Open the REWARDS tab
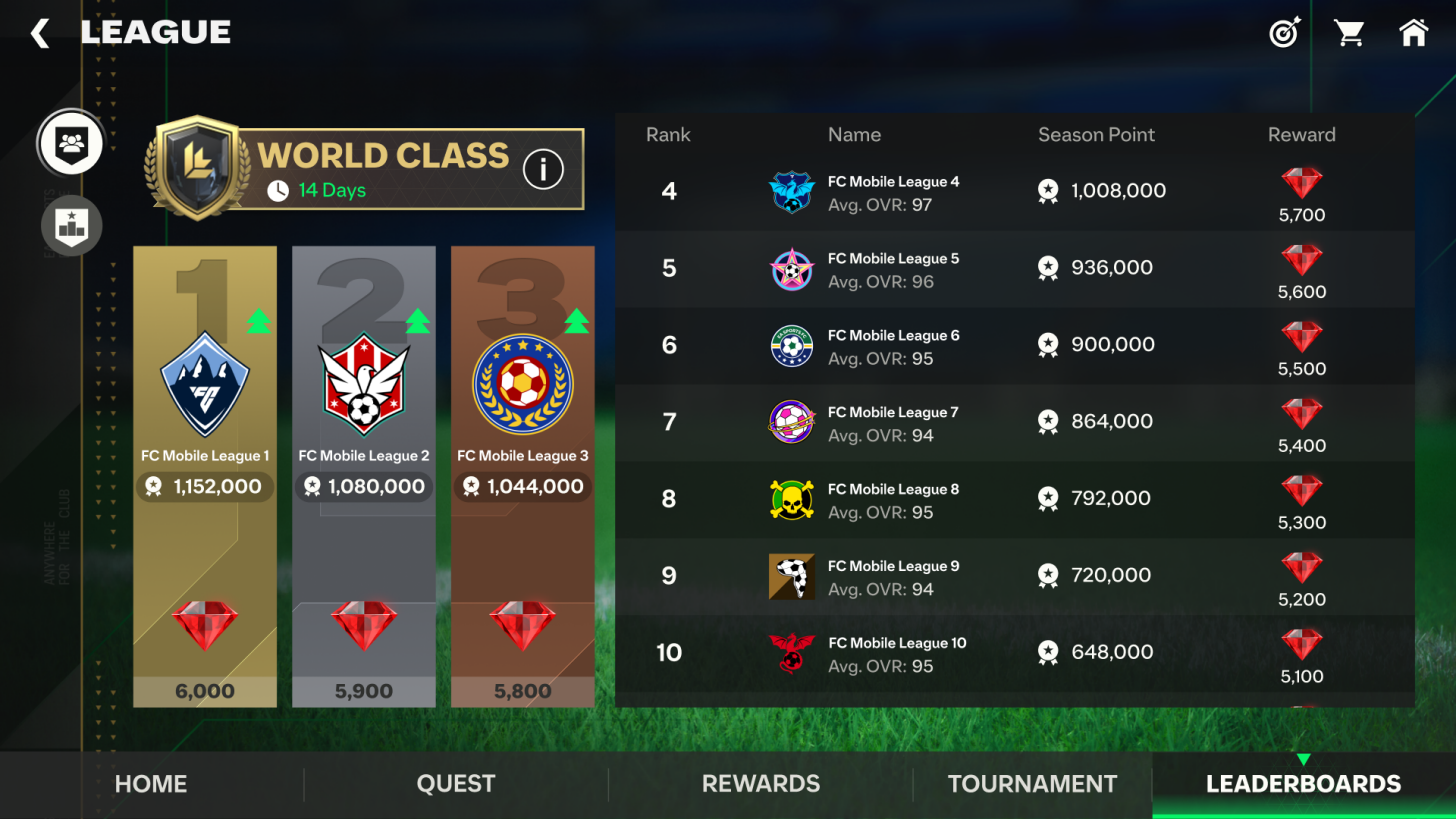 tap(759, 784)
